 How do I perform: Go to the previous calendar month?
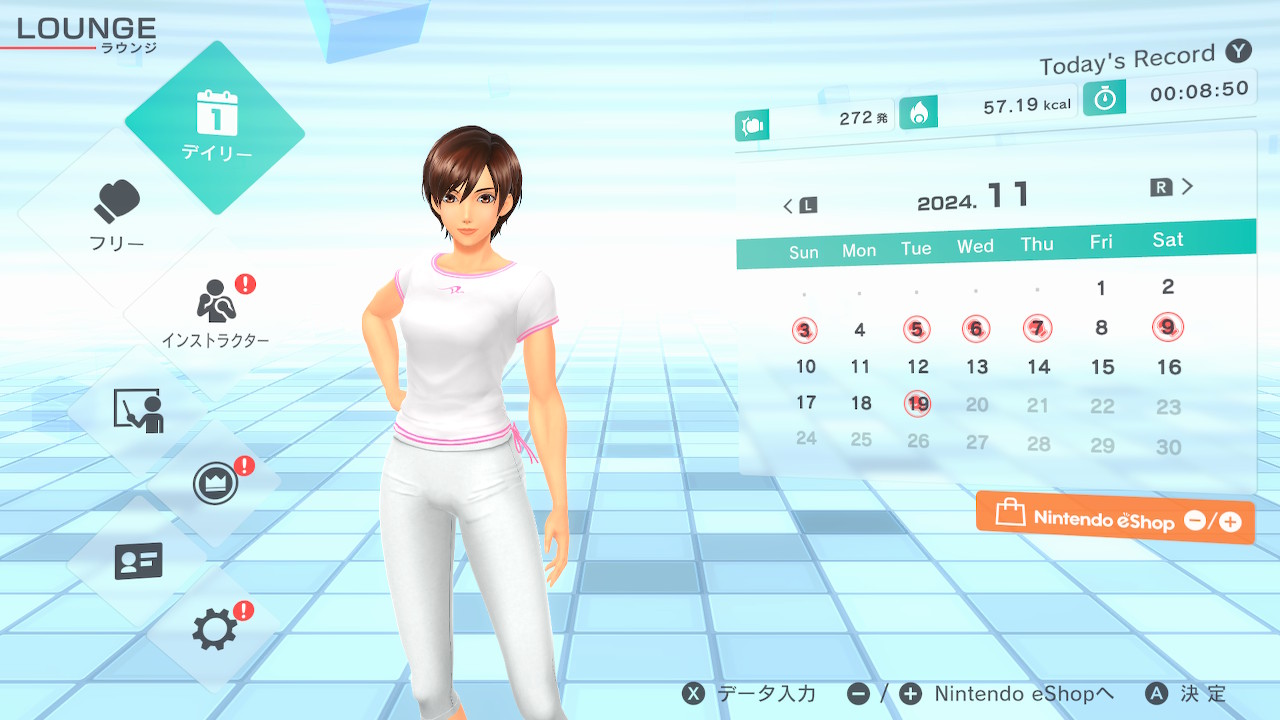coord(800,206)
